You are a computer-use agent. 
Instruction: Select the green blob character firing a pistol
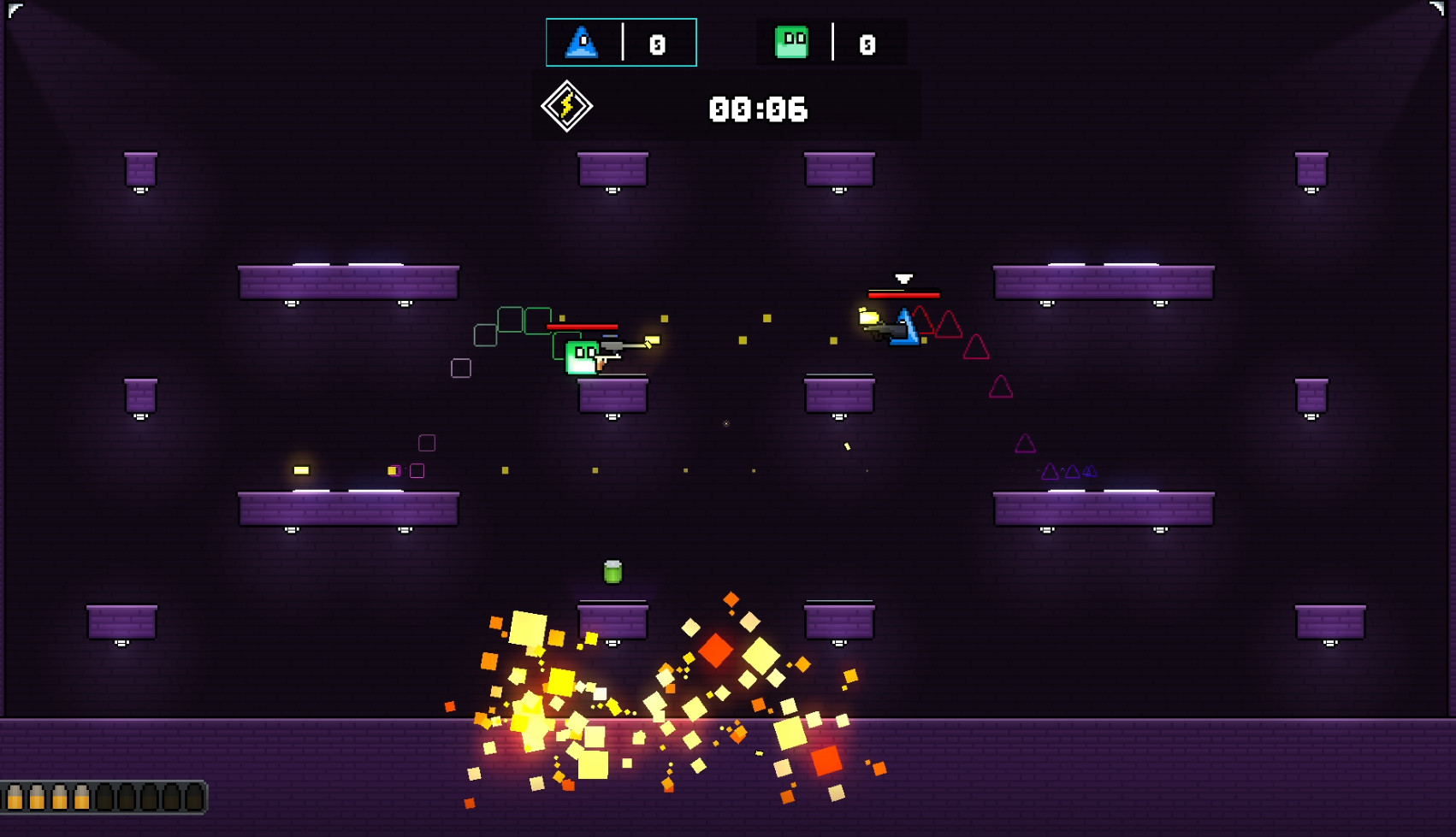click(x=583, y=358)
